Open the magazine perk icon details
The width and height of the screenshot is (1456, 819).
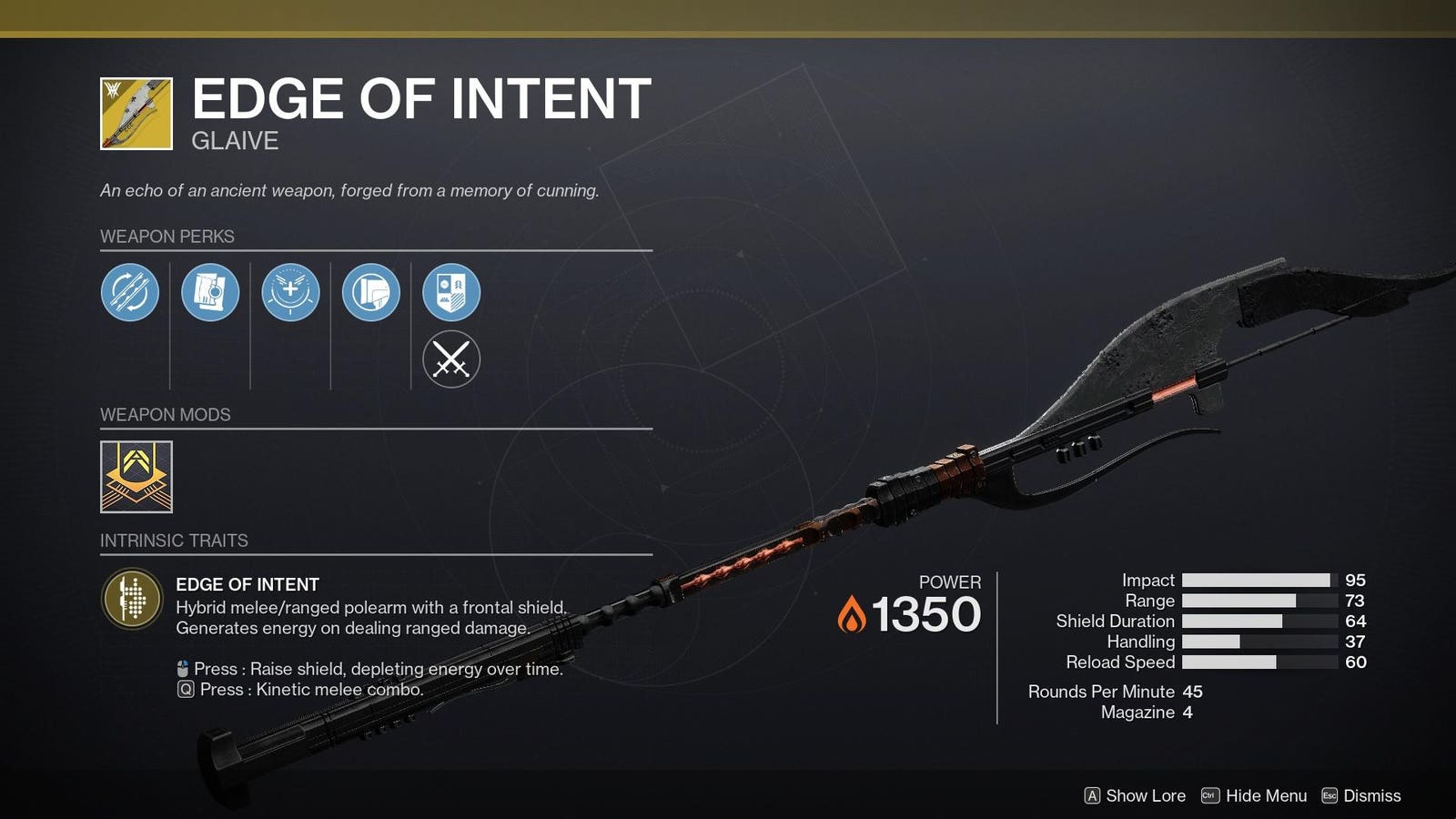(x=210, y=292)
